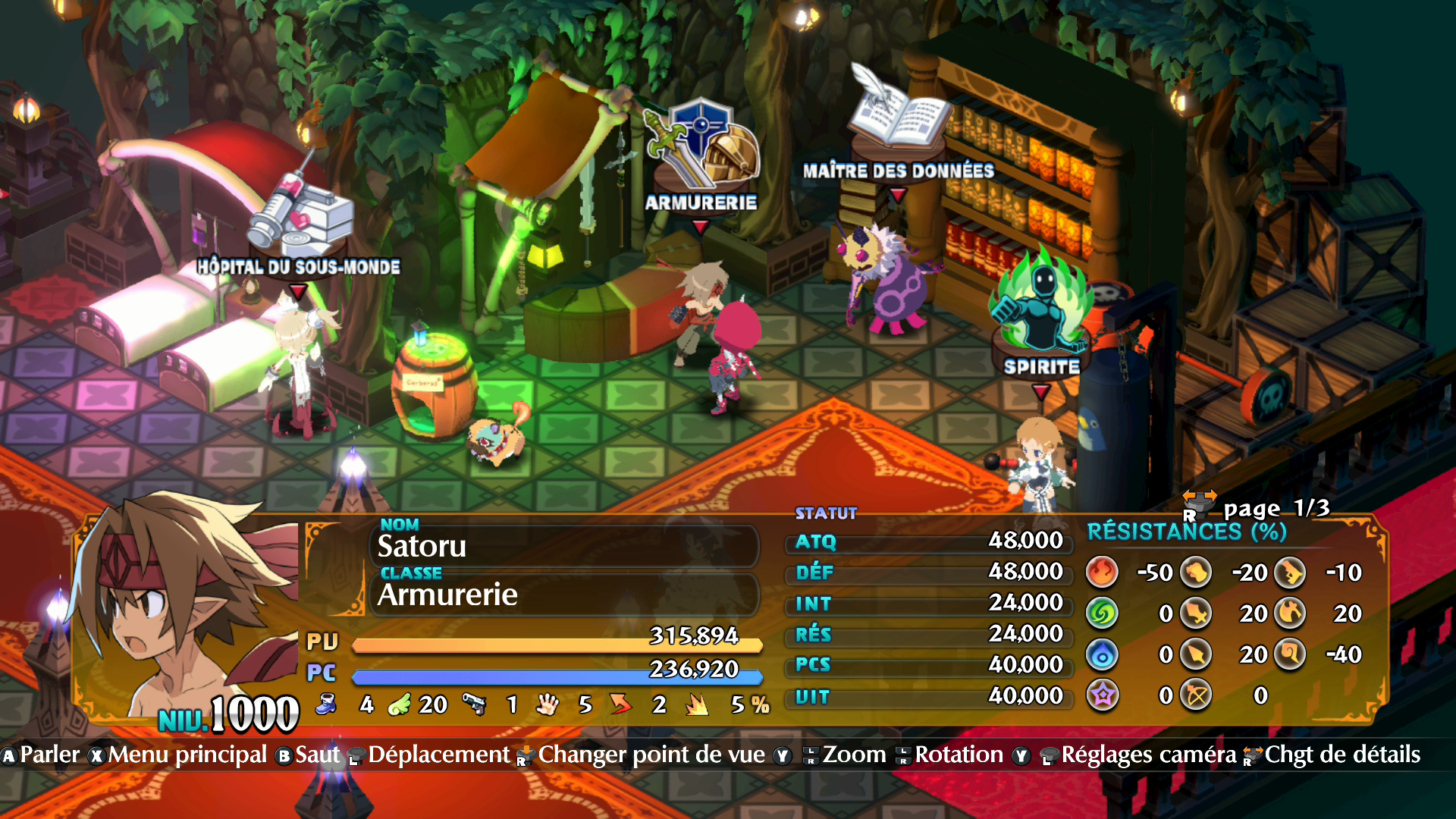Screen dimensions: 1456x819
Task: Select the VIT stat row
Action: tap(928, 696)
